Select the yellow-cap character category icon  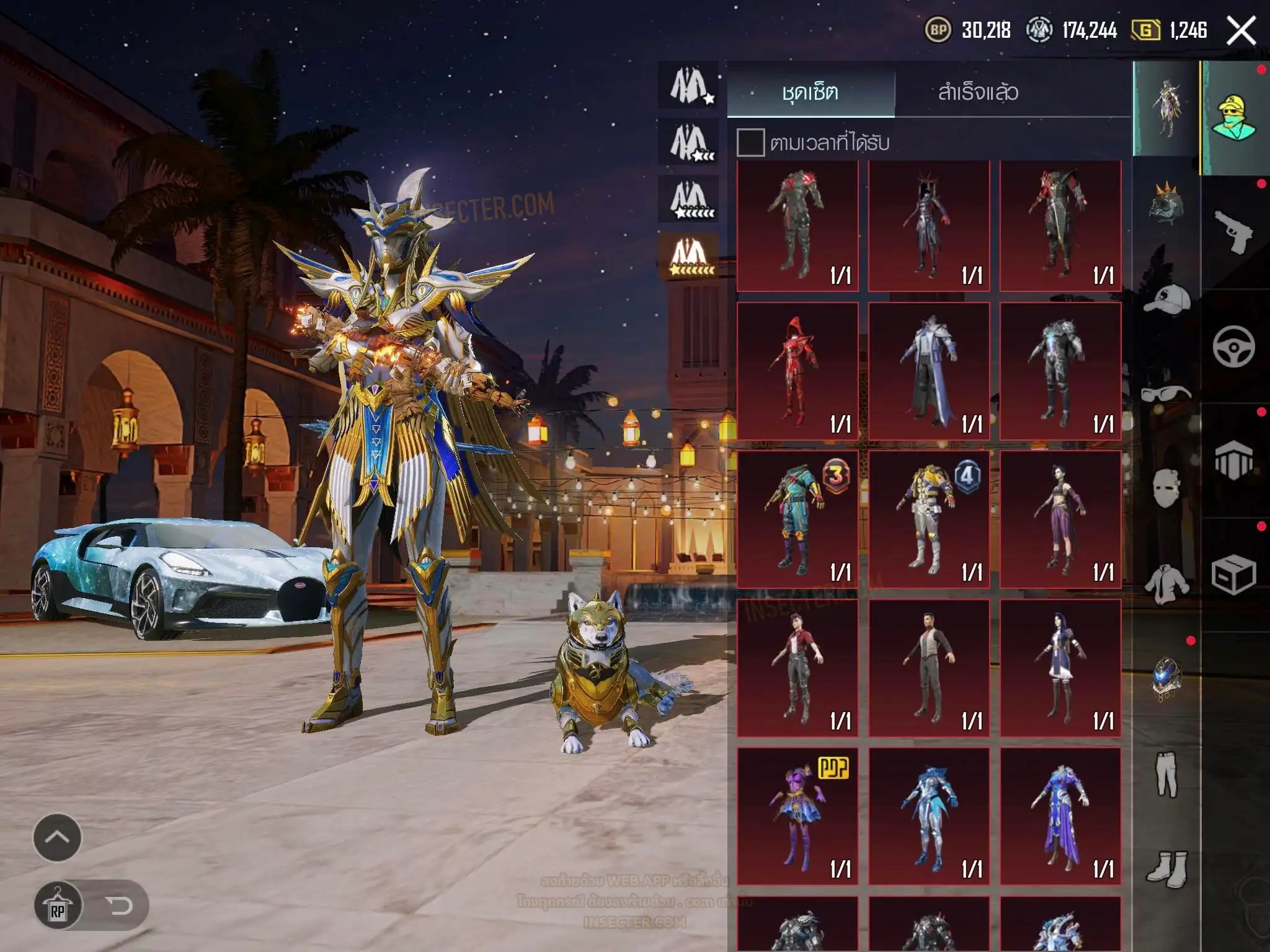click(1233, 118)
